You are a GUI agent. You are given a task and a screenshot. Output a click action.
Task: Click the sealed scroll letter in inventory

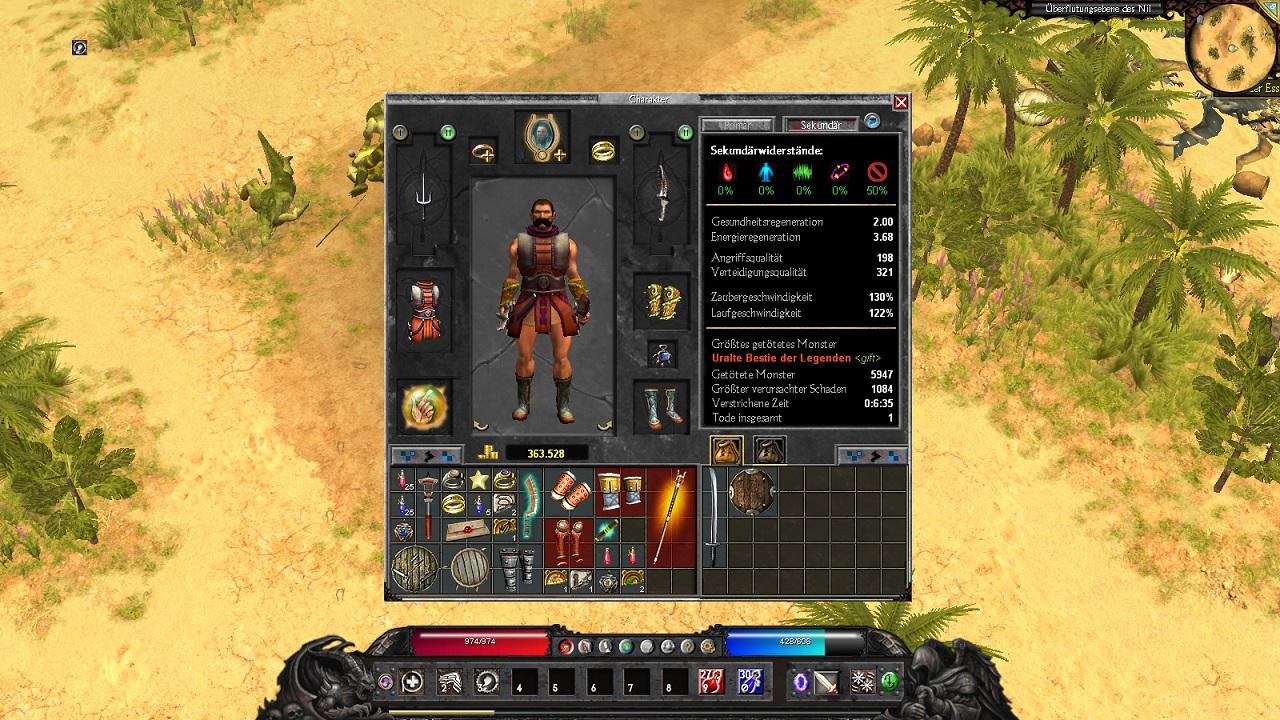[x=467, y=529]
